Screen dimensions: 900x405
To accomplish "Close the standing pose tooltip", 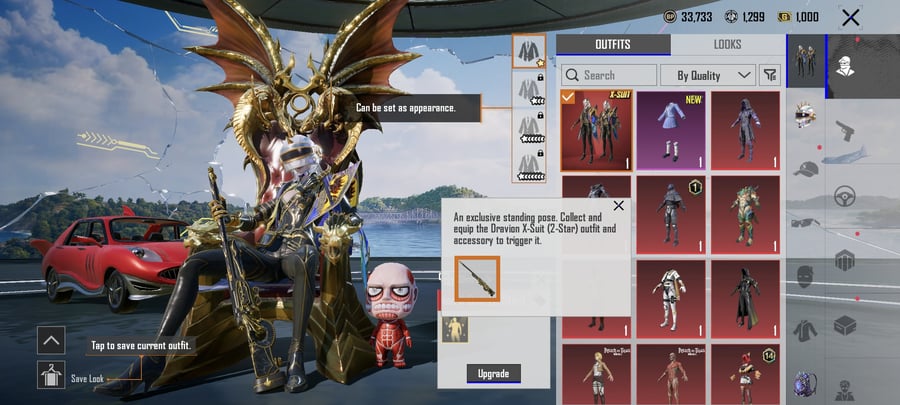I will click(618, 206).
